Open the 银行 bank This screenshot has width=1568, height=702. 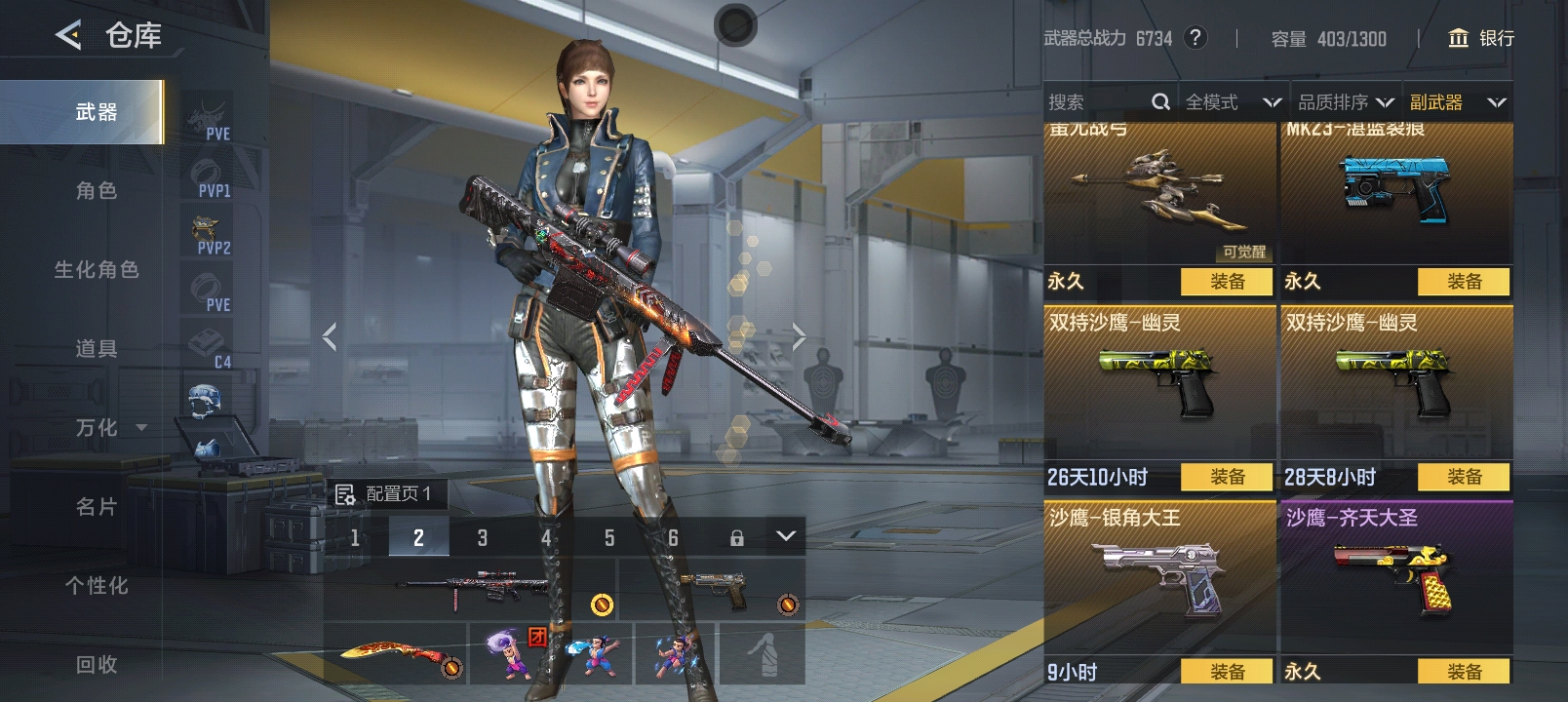tap(1481, 38)
